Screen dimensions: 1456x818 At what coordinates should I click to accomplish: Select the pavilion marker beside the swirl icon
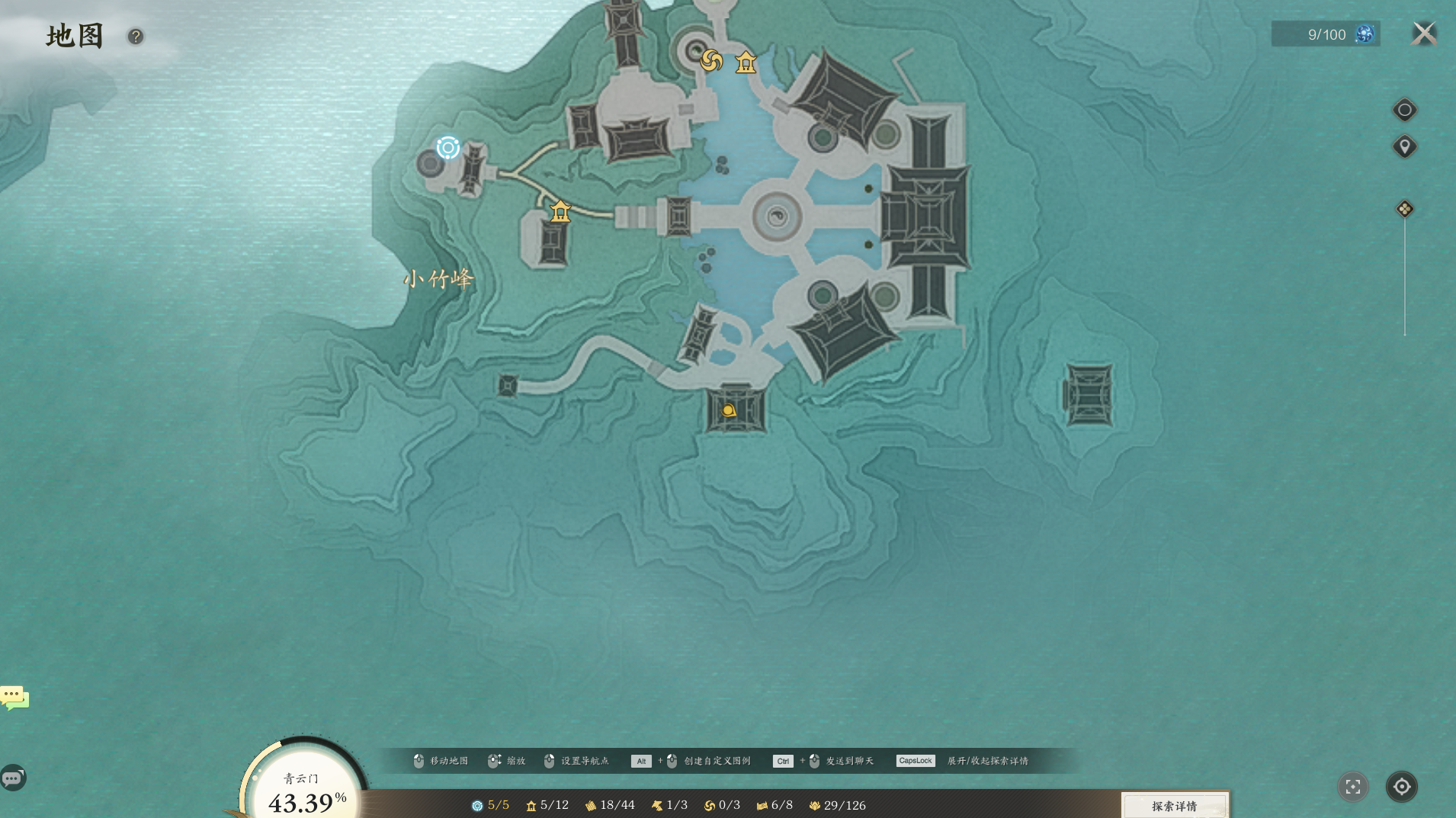746,63
